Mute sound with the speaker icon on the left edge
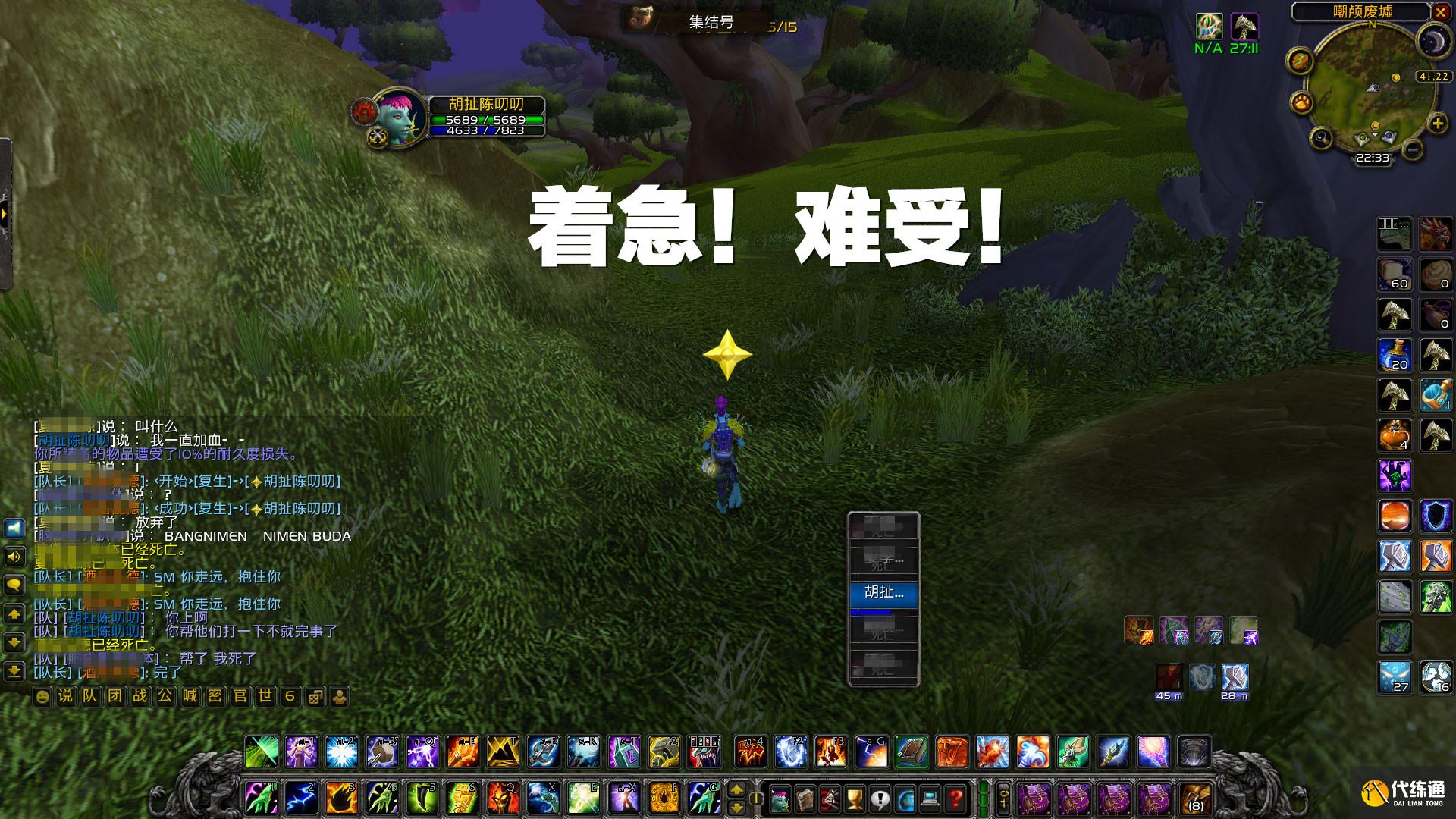The image size is (1456, 819). coord(14,555)
